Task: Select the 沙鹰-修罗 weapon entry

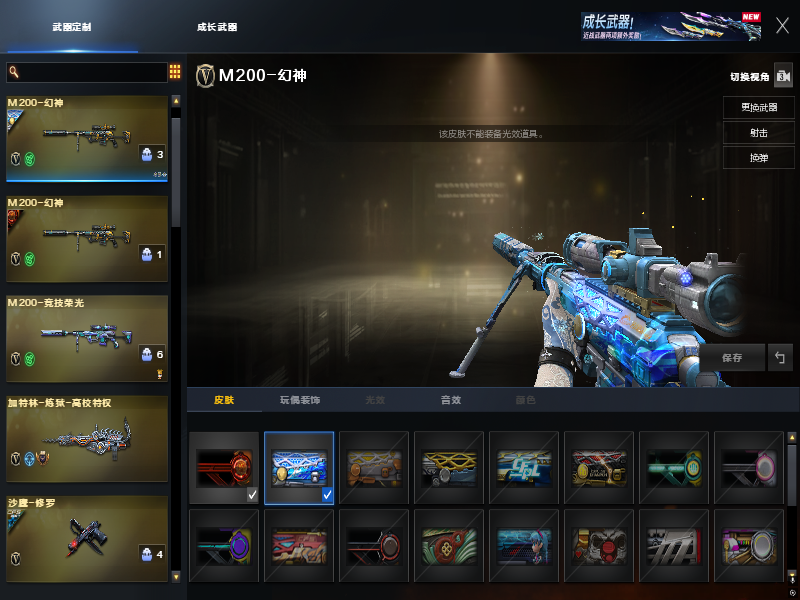Action: [87, 538]
